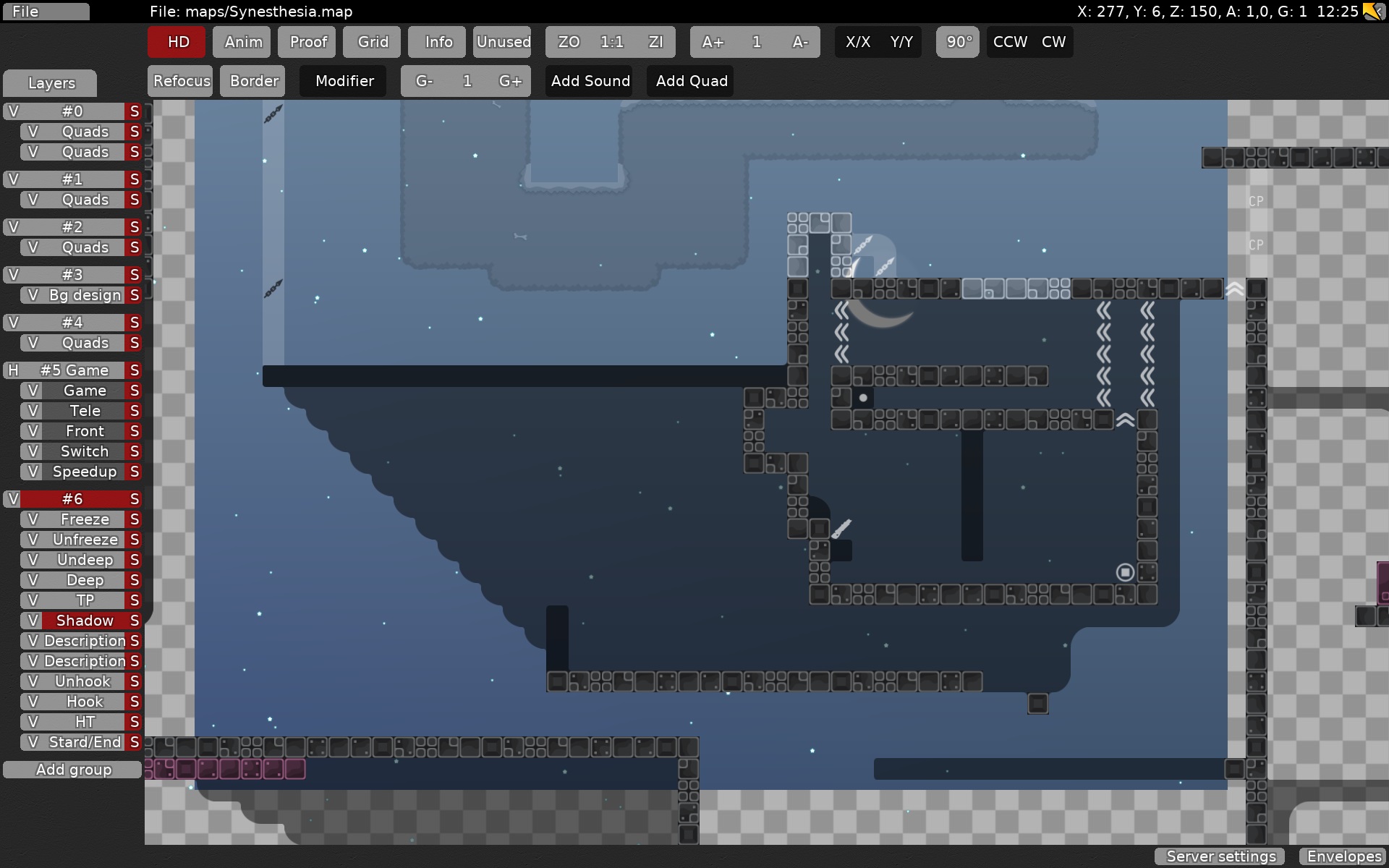Image resolution: width=1389 pixels, height=868 pixels.
Task: Zoom in using the ZI button
Action: [657, 42]
